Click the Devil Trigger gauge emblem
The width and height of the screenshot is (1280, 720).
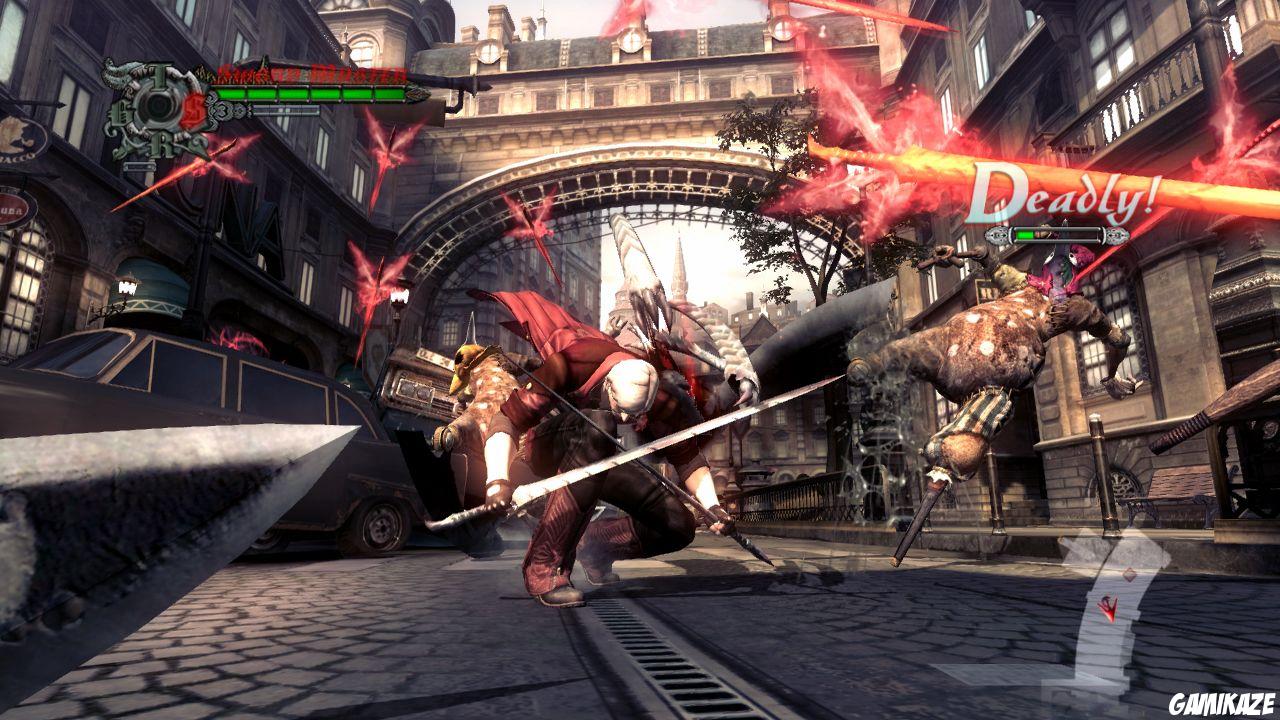159,106
